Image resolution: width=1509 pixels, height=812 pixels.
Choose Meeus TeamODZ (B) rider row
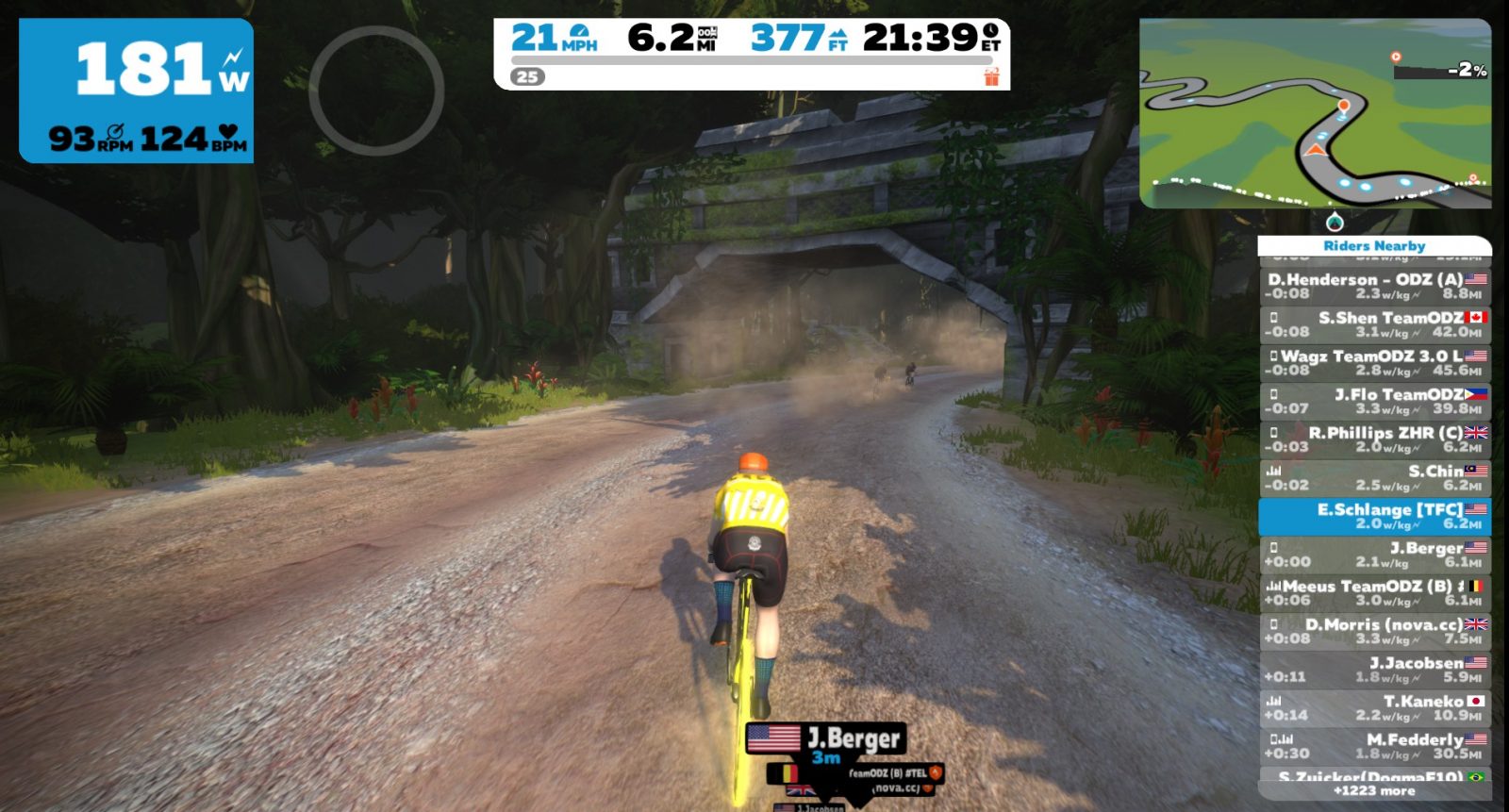[x=1374, y=593]
